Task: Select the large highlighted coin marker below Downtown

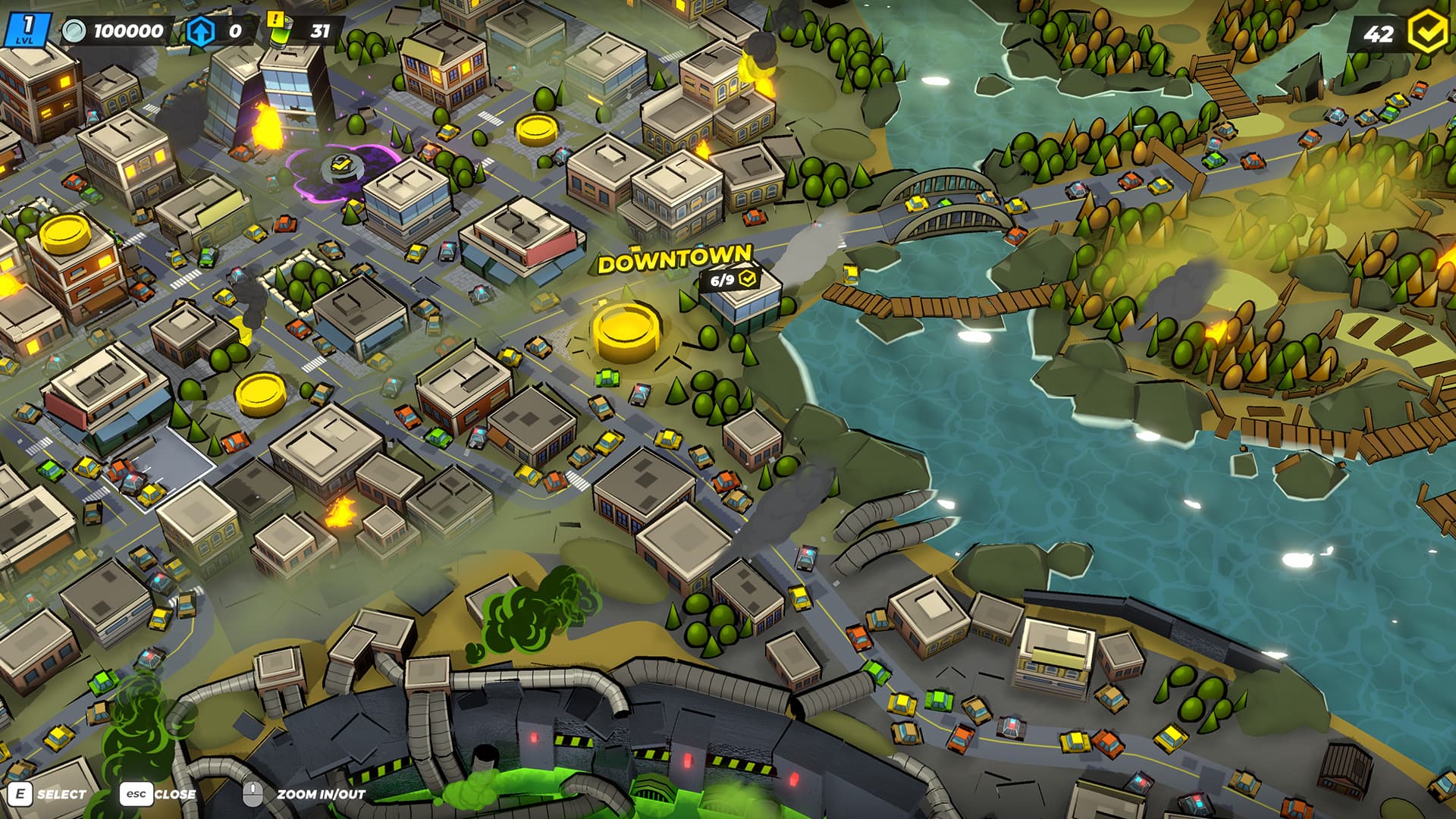Action: tap(626, 331)
